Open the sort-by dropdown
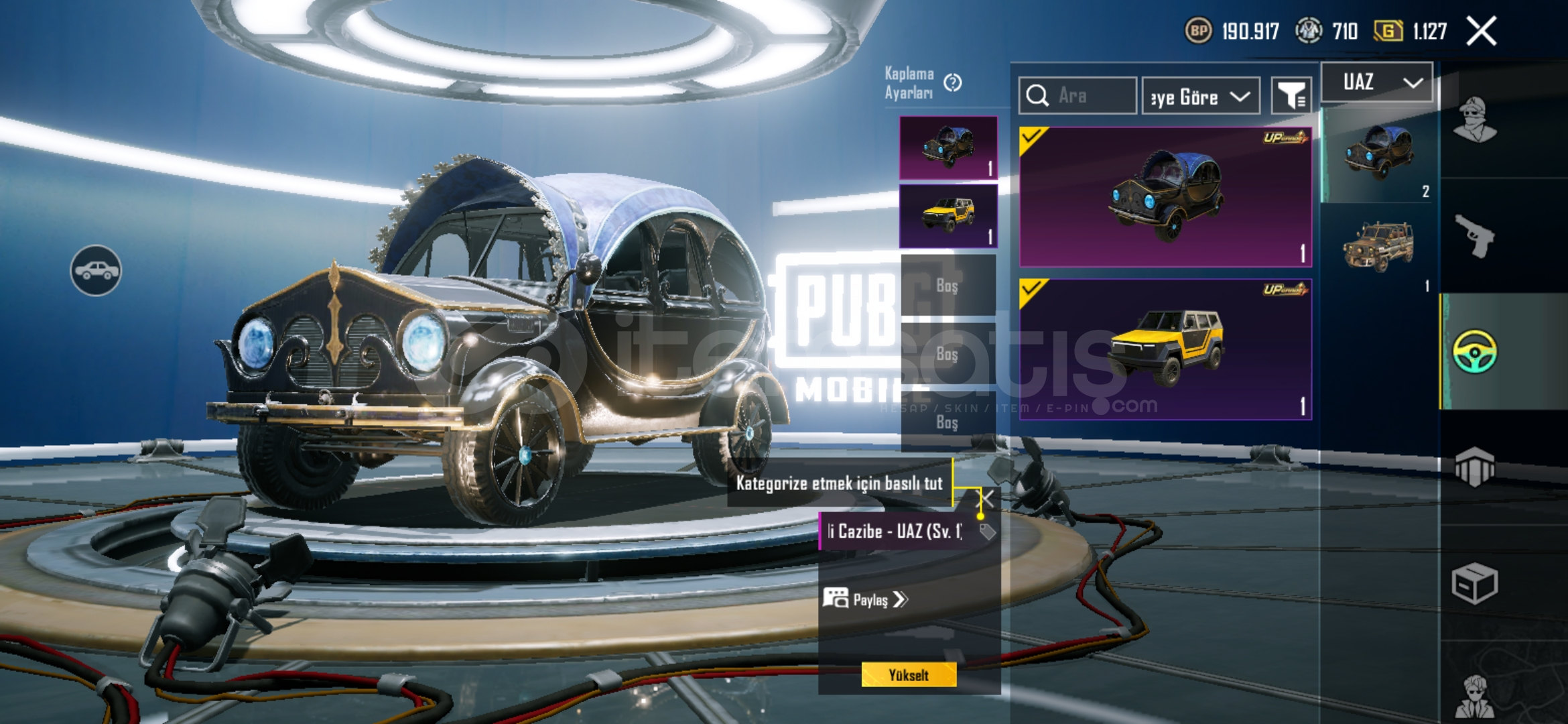Viewport: 1568px width, 724px height. point(1200,97)
